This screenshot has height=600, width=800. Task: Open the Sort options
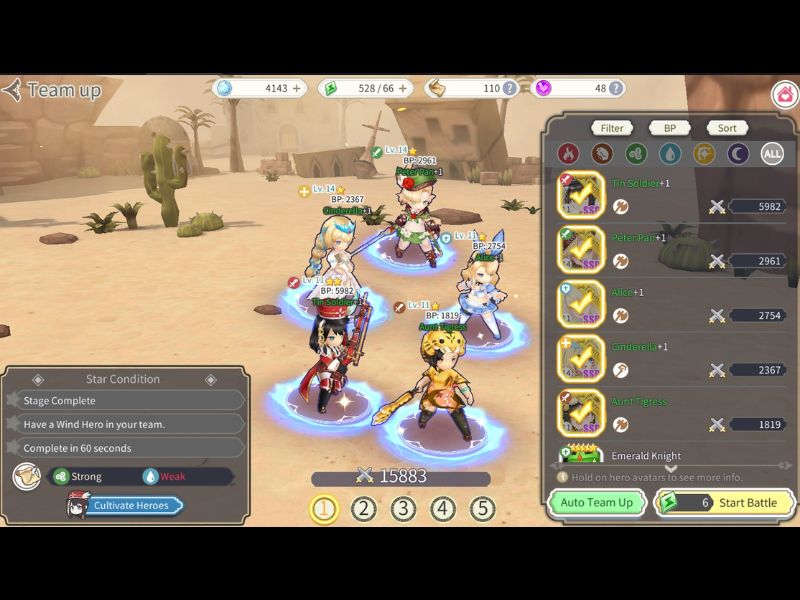coord(727,128)
